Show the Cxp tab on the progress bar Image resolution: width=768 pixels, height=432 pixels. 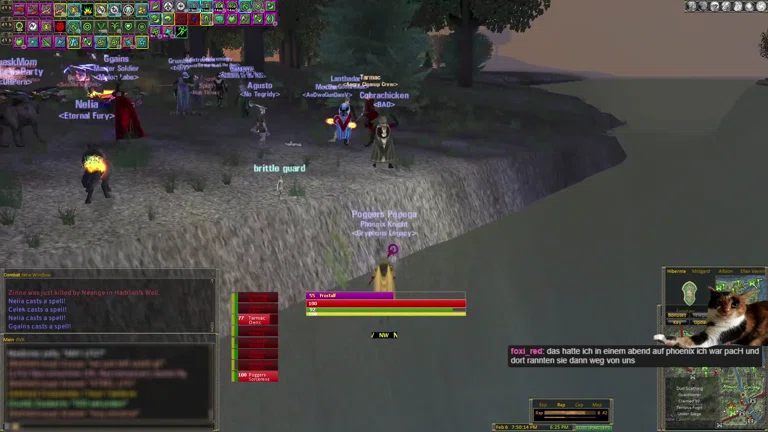pyautogui.click(x=579, y=404)
